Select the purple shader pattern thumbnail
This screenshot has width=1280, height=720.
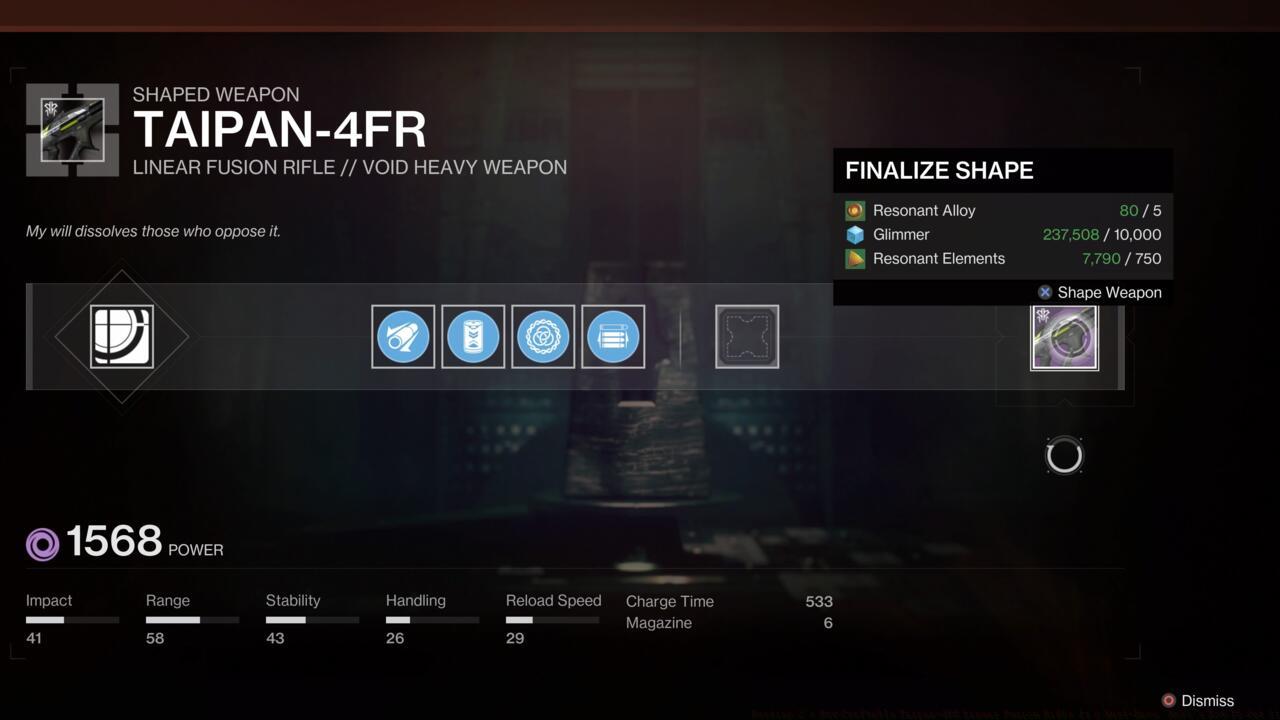coord(1064,336)
